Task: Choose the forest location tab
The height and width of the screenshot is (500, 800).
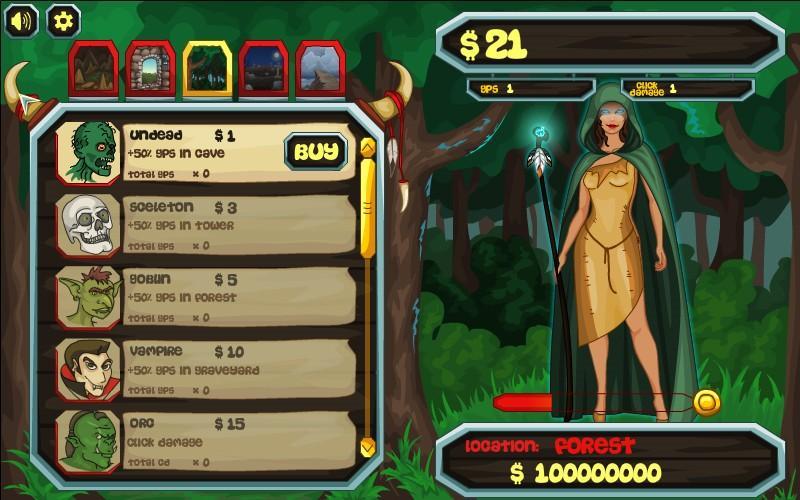Action: click(x=207, y=69)
